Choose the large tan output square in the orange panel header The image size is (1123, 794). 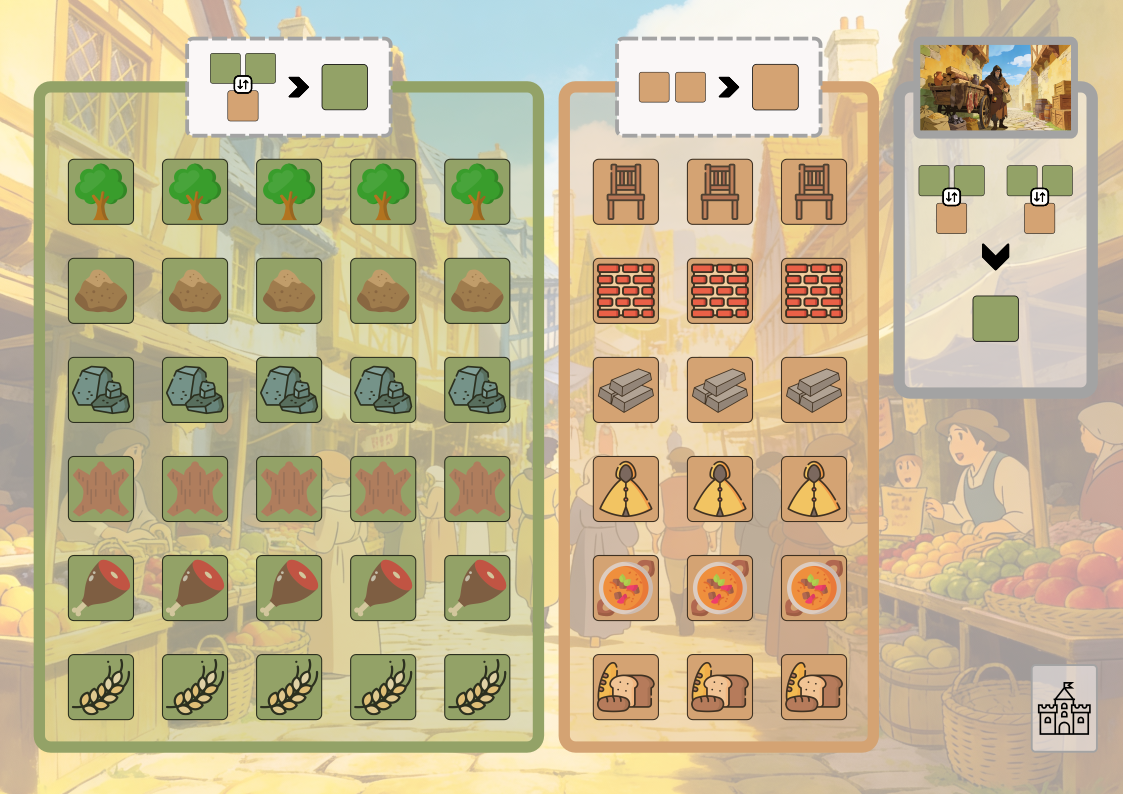tap(775, 87)
